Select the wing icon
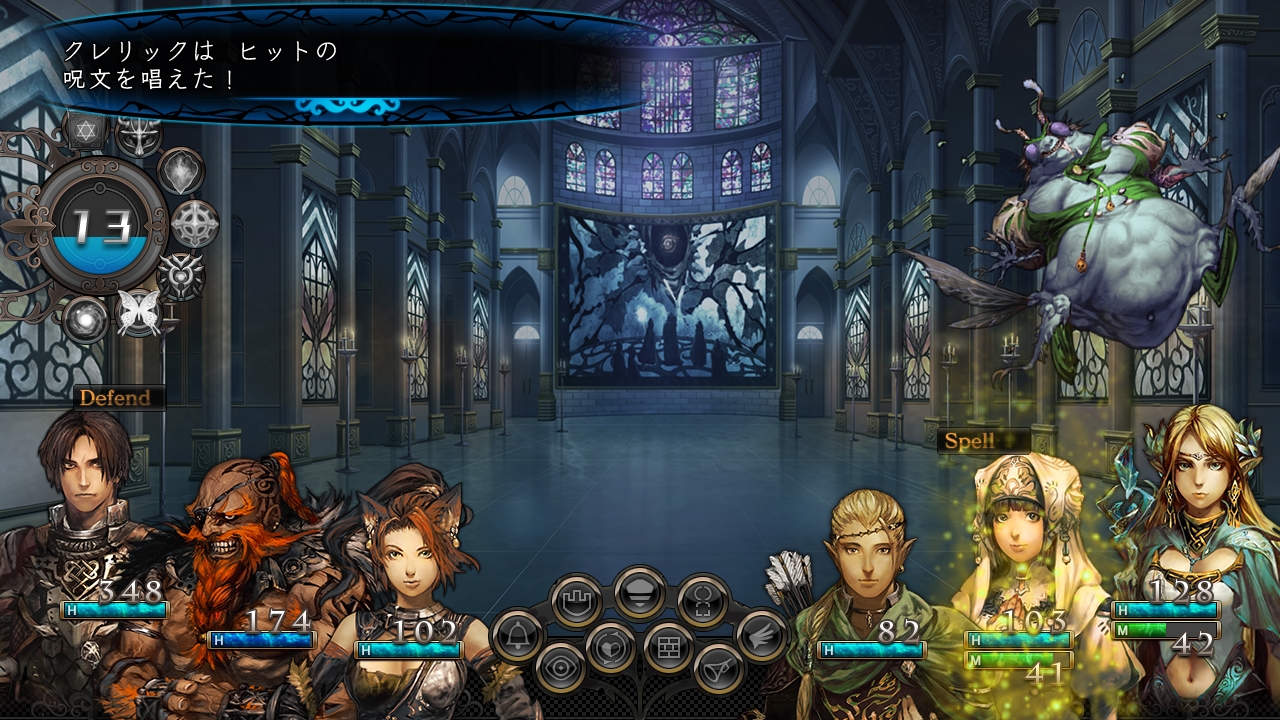The image size is (1280, 720). pos(761,634)
